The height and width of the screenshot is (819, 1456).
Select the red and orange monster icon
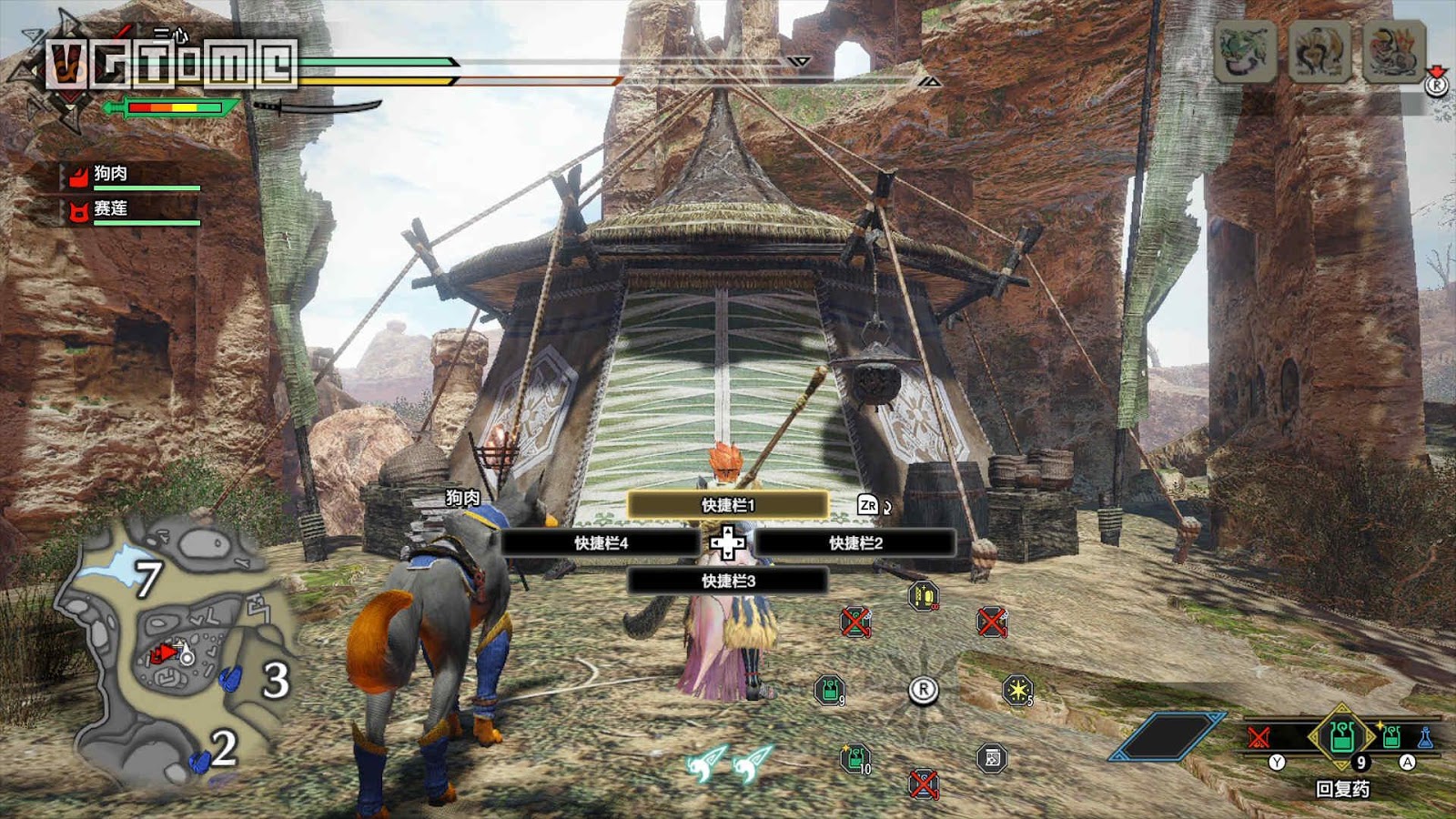coord(1393,51)
